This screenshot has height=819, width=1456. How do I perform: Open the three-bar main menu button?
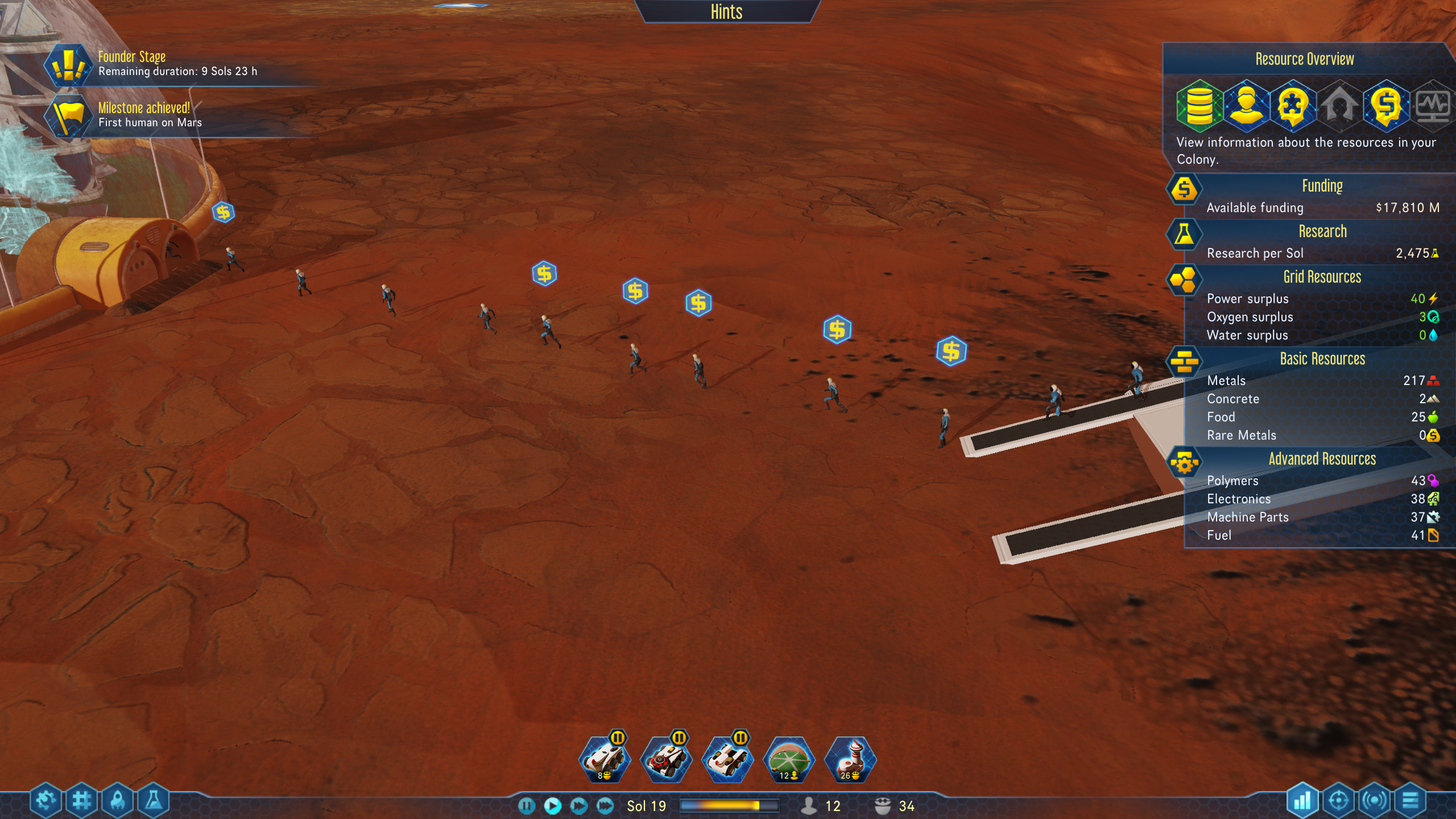point(1410,801)
